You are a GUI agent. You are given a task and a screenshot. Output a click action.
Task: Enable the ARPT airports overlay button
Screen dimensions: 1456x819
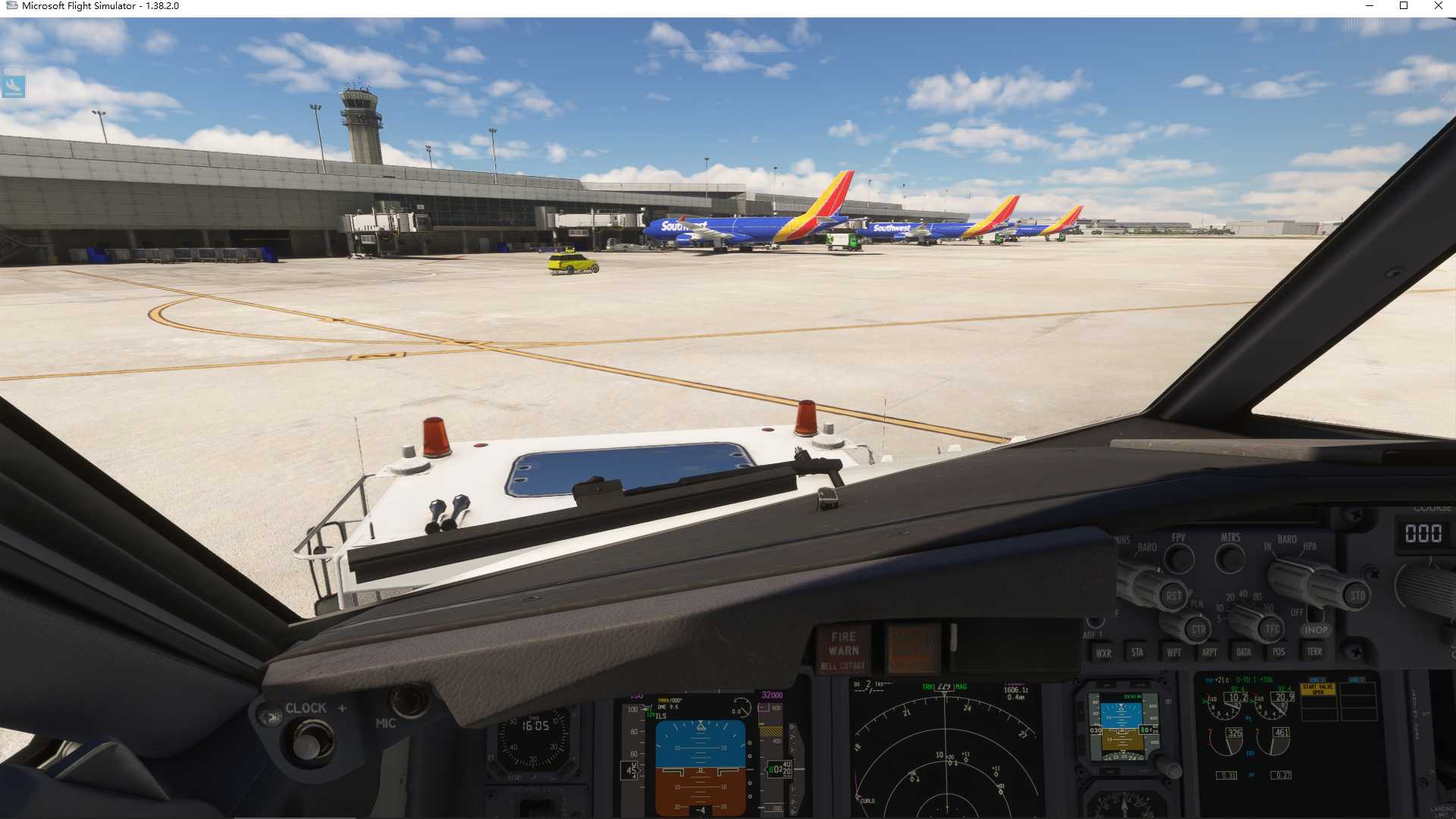(1210, 652)
